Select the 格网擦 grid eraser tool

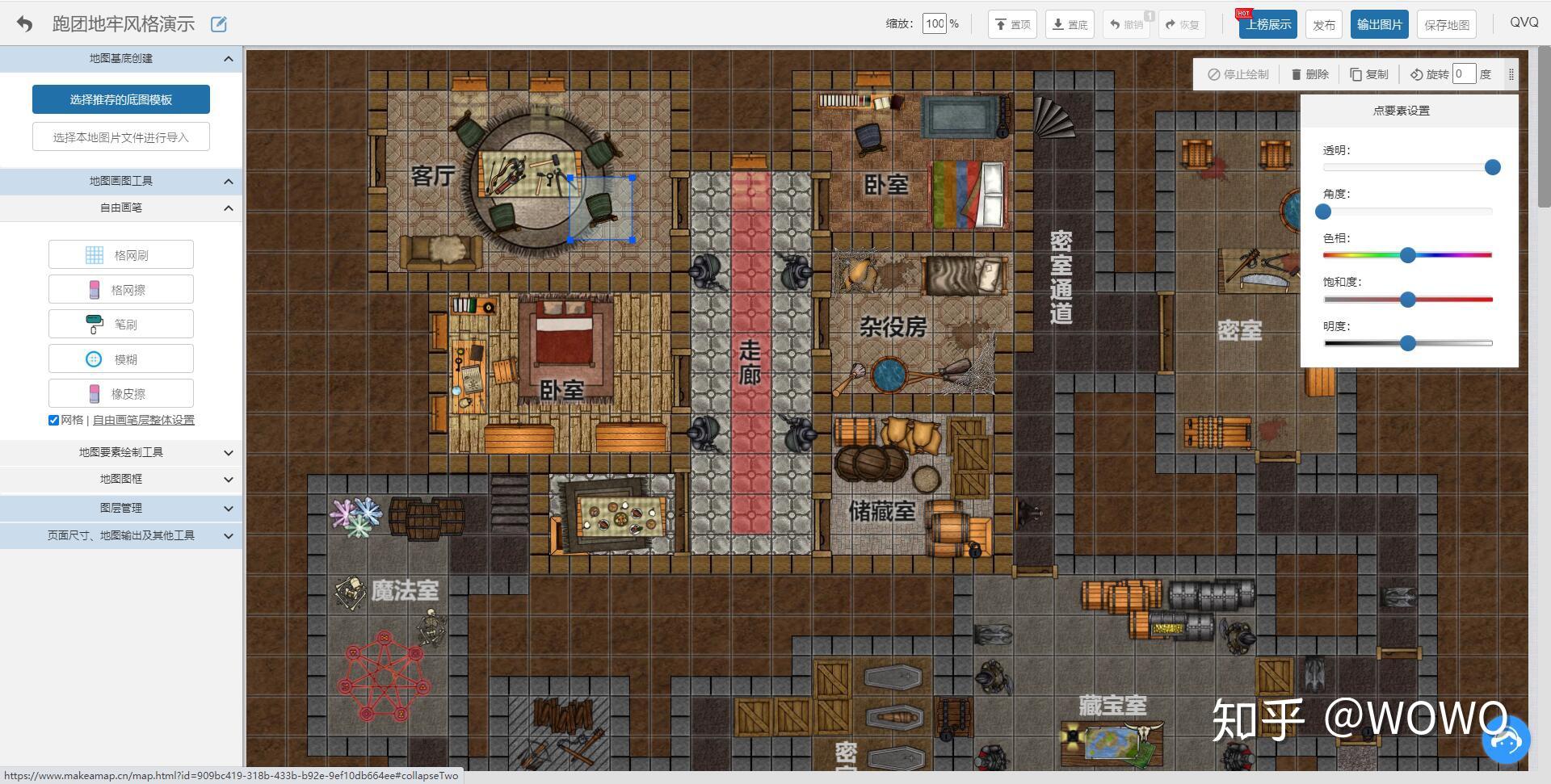pyautogui.click(x=121, y=290)
